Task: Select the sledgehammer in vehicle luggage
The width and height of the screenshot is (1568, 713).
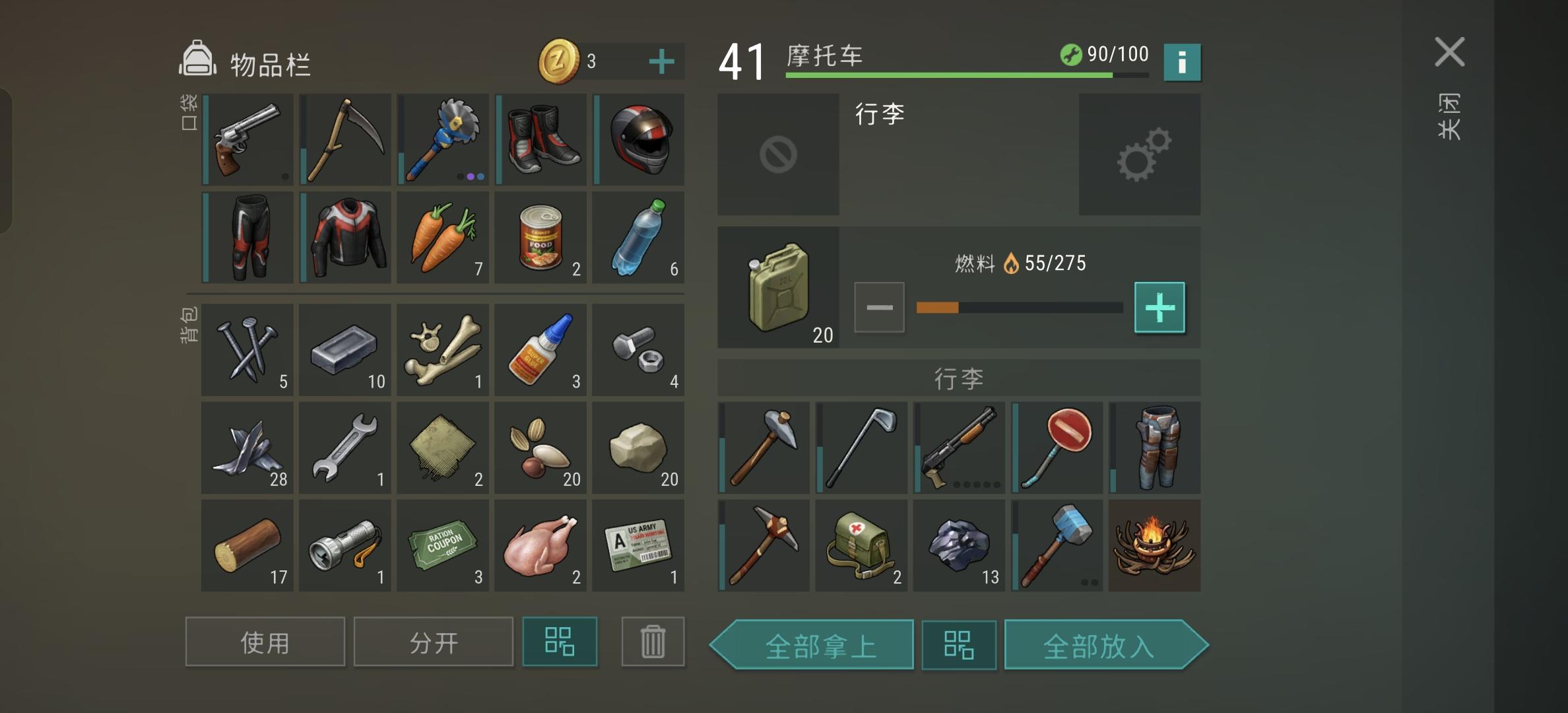Action: [1057, 545]
